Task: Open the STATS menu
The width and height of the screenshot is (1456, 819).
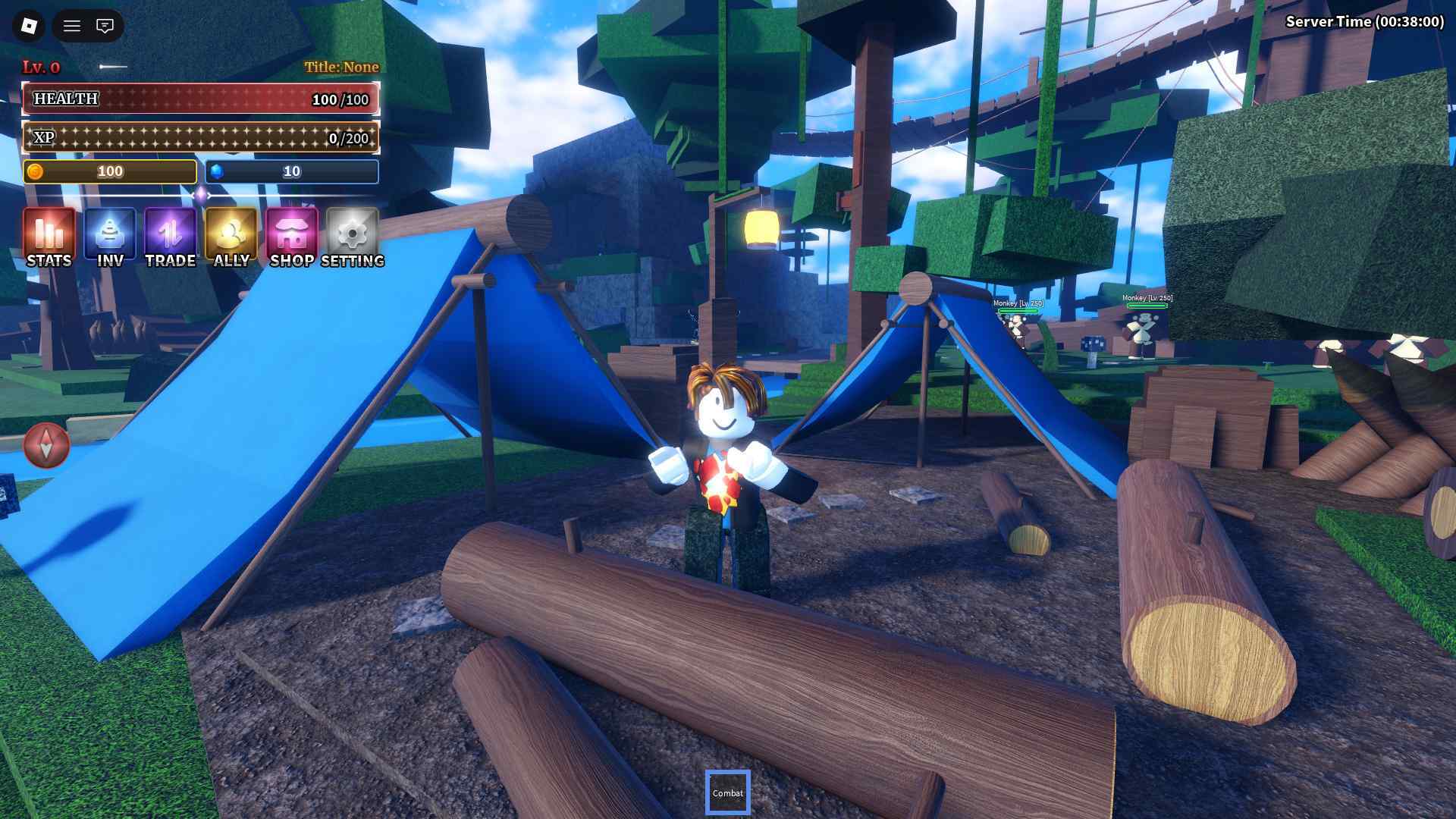Action: tap(49, 237)
